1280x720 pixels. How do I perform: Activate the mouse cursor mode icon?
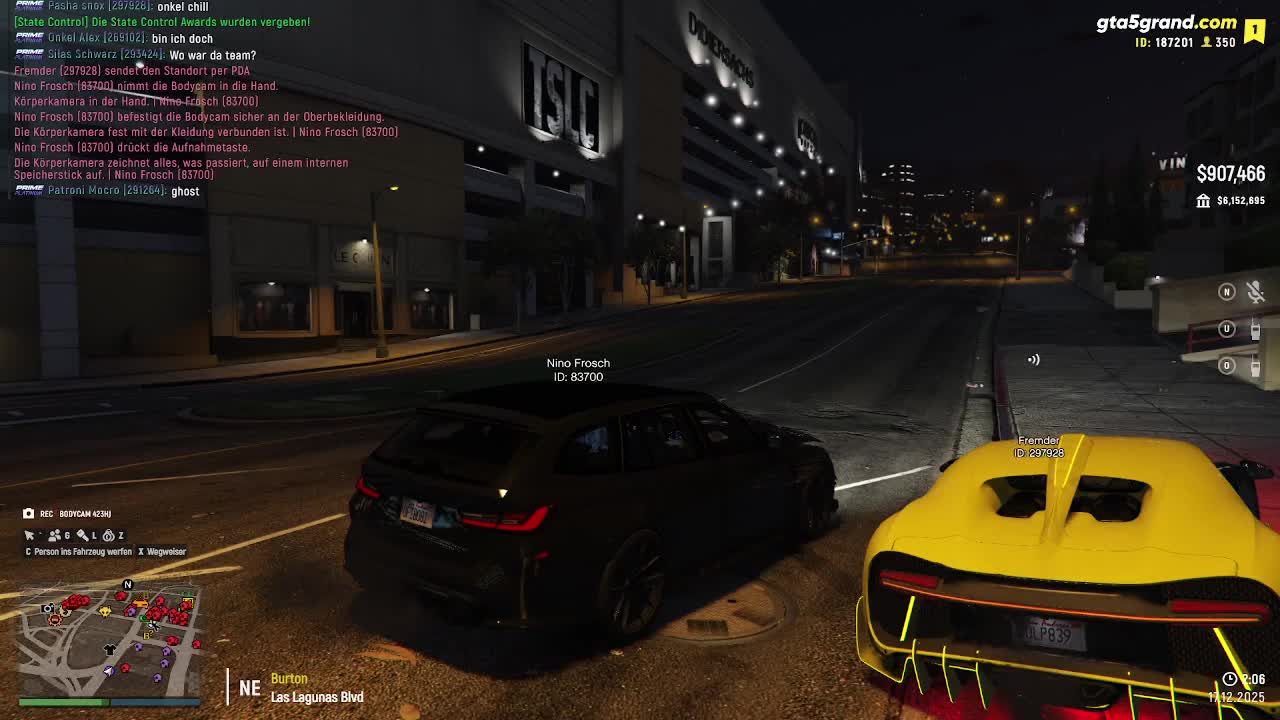[x=30, y=536]
